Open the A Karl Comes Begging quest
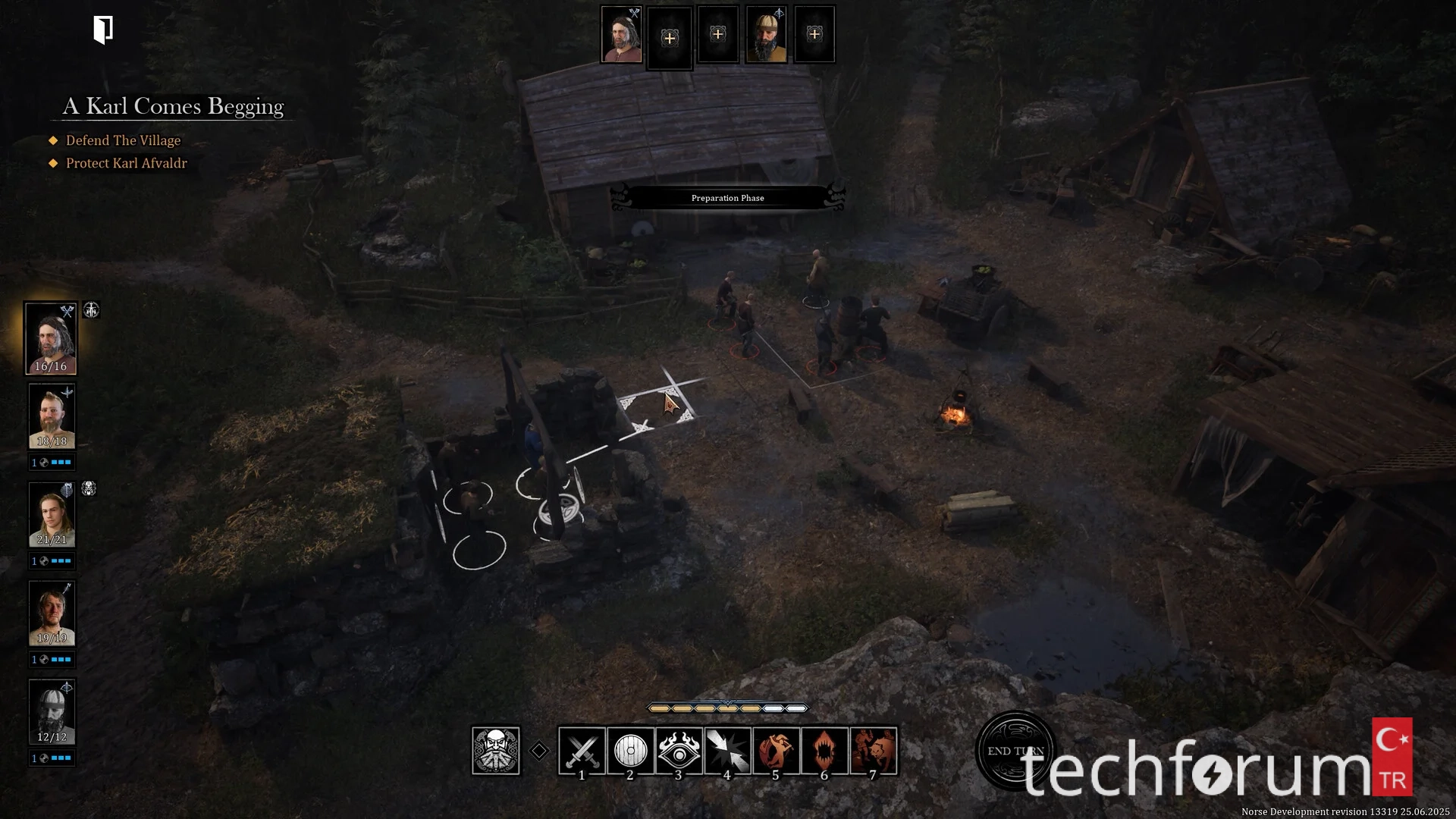 pos(173,106)
